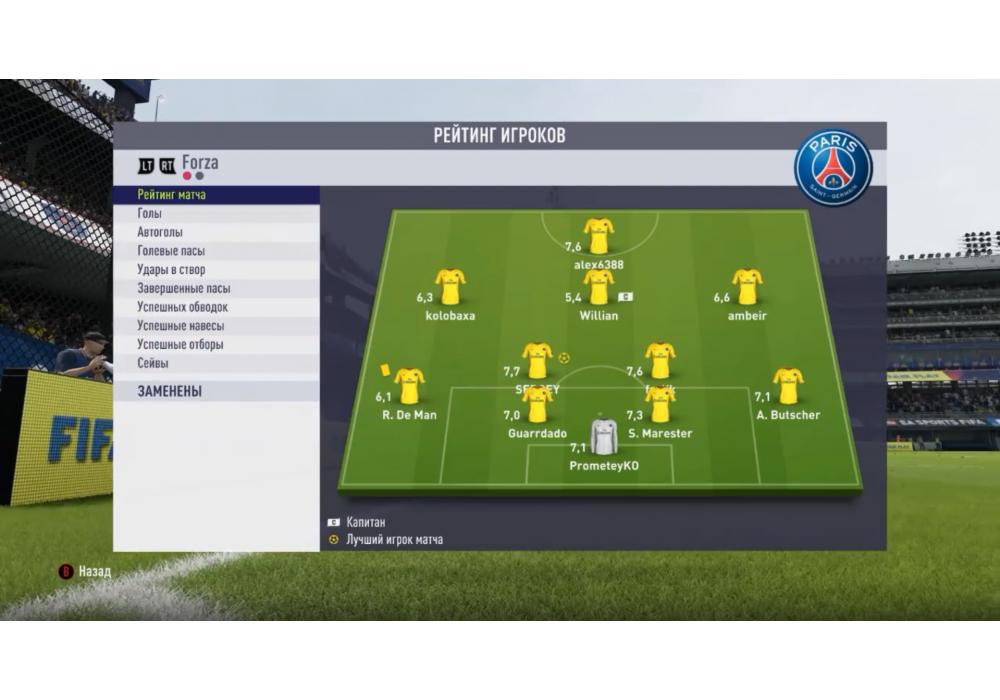Select Успешные навесы entry
The height and width of the screenshot is (700, 1000).
(x=181, y=326)
